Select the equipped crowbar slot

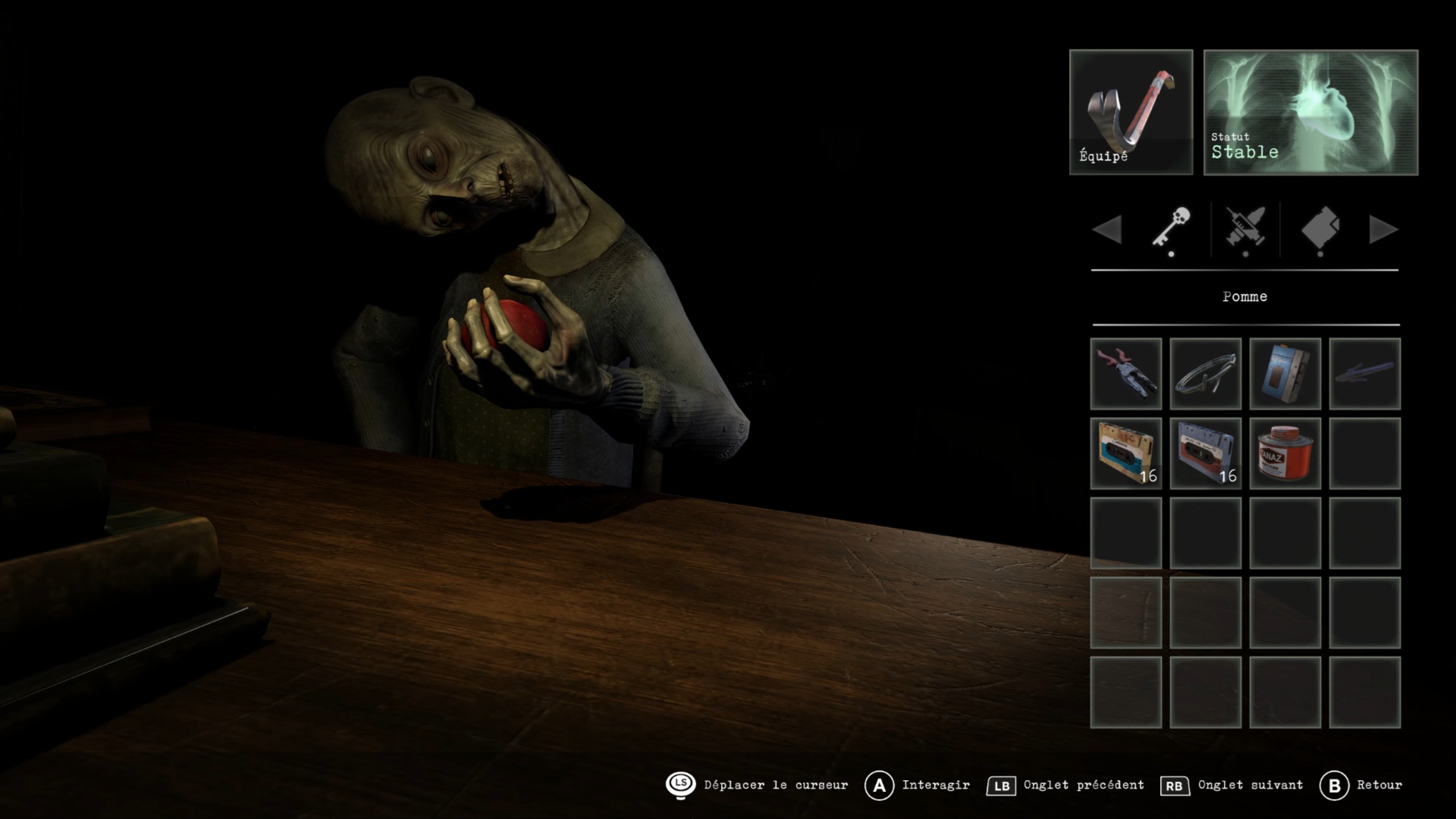coord(1131,112)
